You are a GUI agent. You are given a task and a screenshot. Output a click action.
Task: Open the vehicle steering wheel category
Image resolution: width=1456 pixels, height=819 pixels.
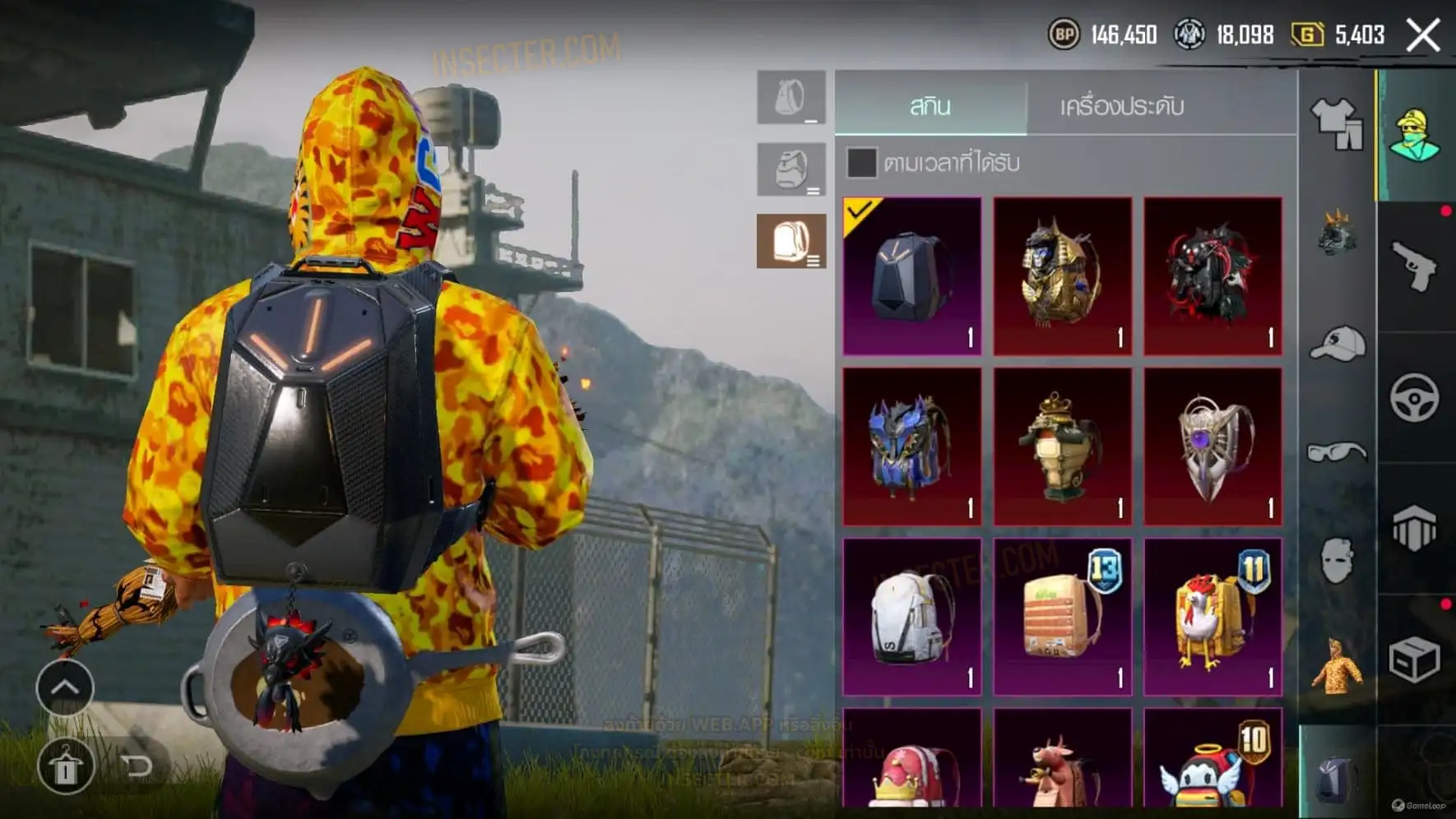click(1415, 398)
